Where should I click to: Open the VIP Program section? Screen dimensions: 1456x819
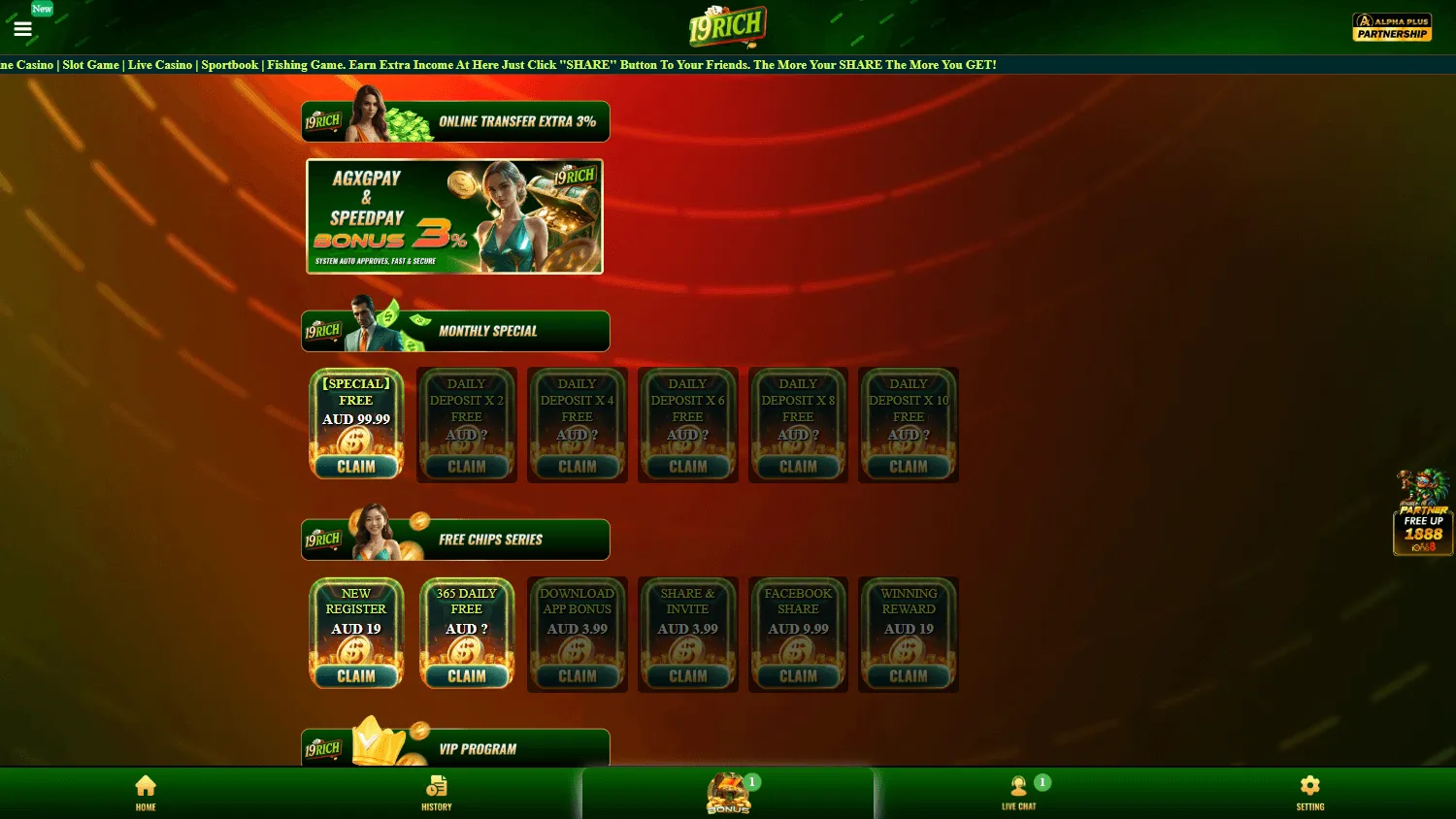(x=455, y=748)
